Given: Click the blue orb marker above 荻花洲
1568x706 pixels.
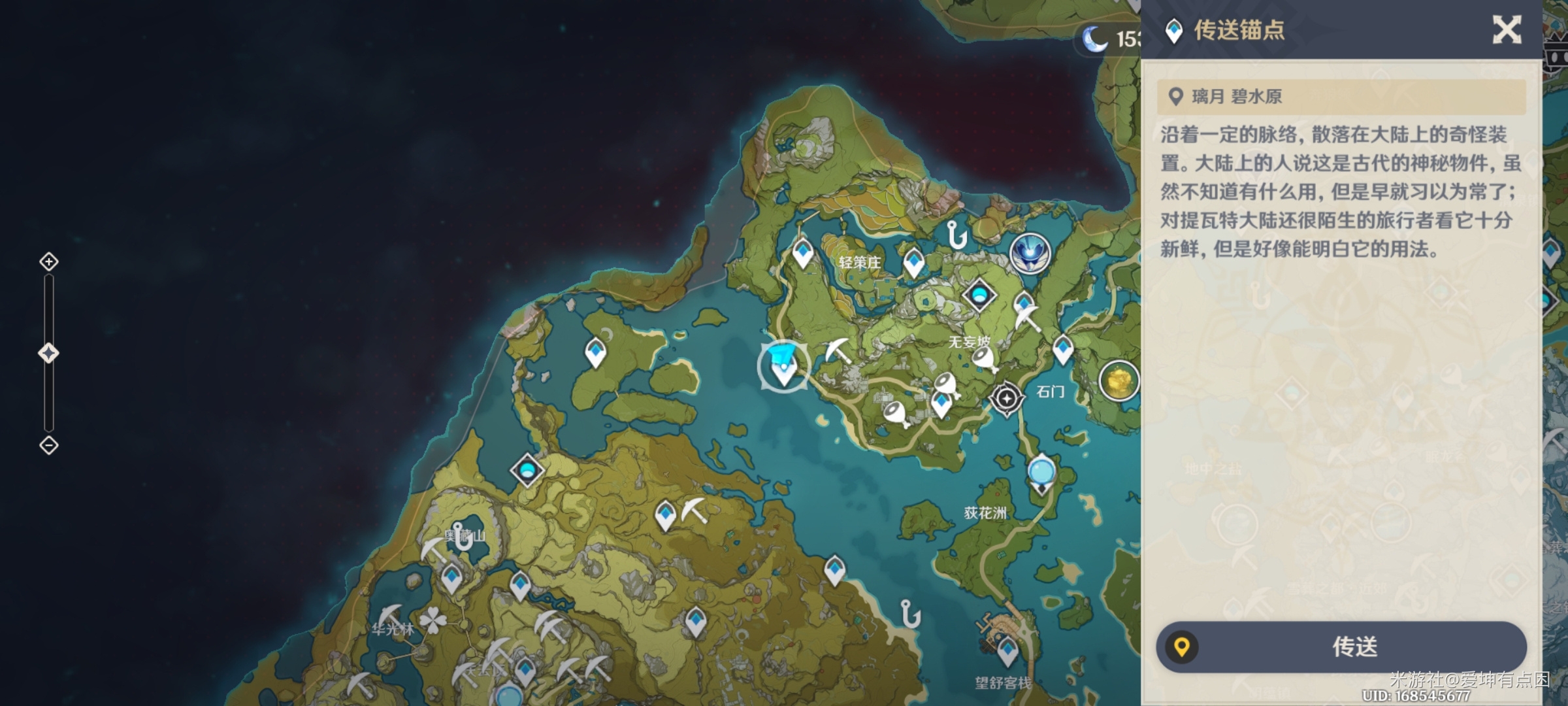Looking at the screenshot, I should tap(1041, 472).
